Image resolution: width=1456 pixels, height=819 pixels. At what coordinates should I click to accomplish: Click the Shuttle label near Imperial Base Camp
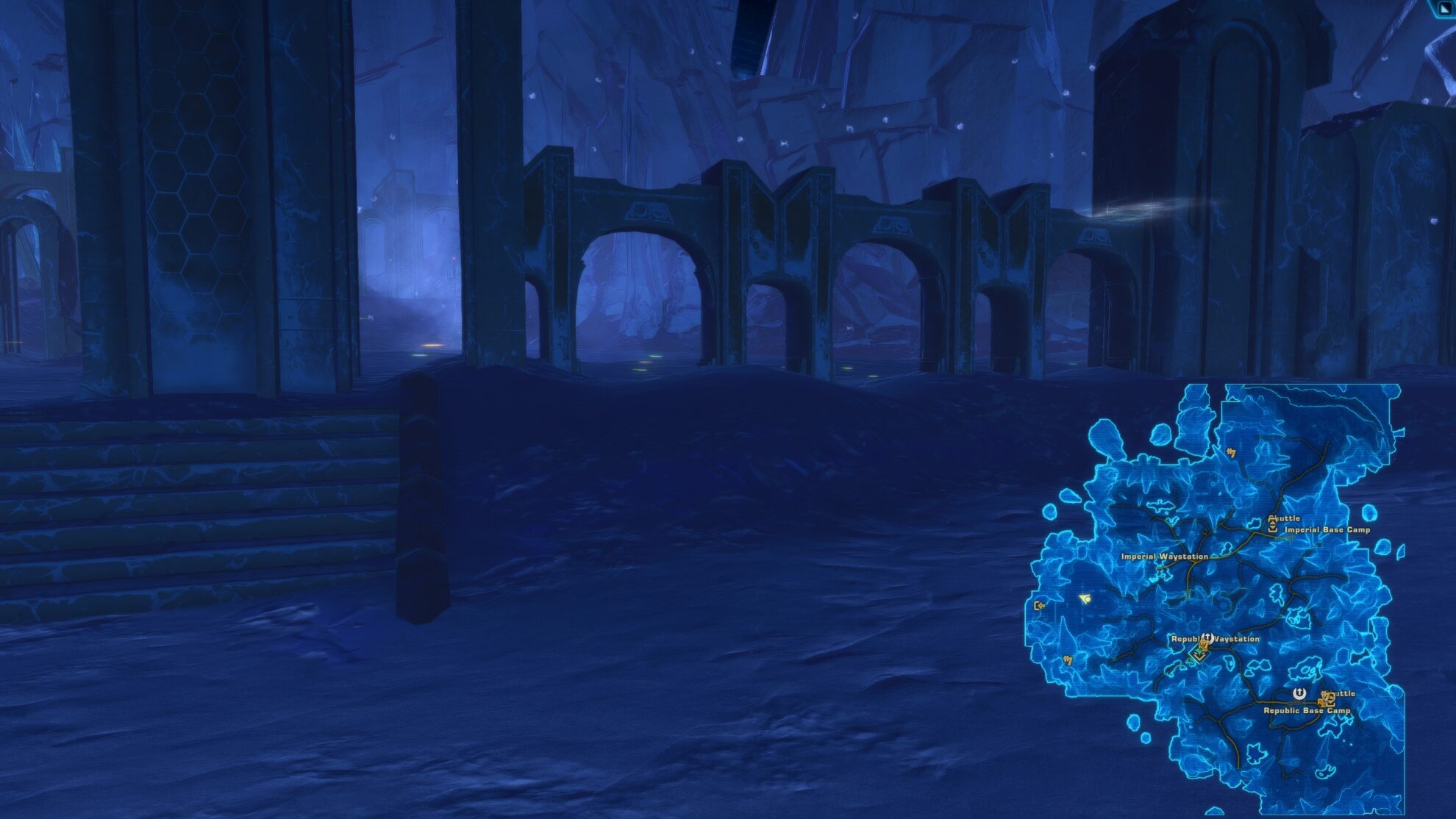(1285, 518)
